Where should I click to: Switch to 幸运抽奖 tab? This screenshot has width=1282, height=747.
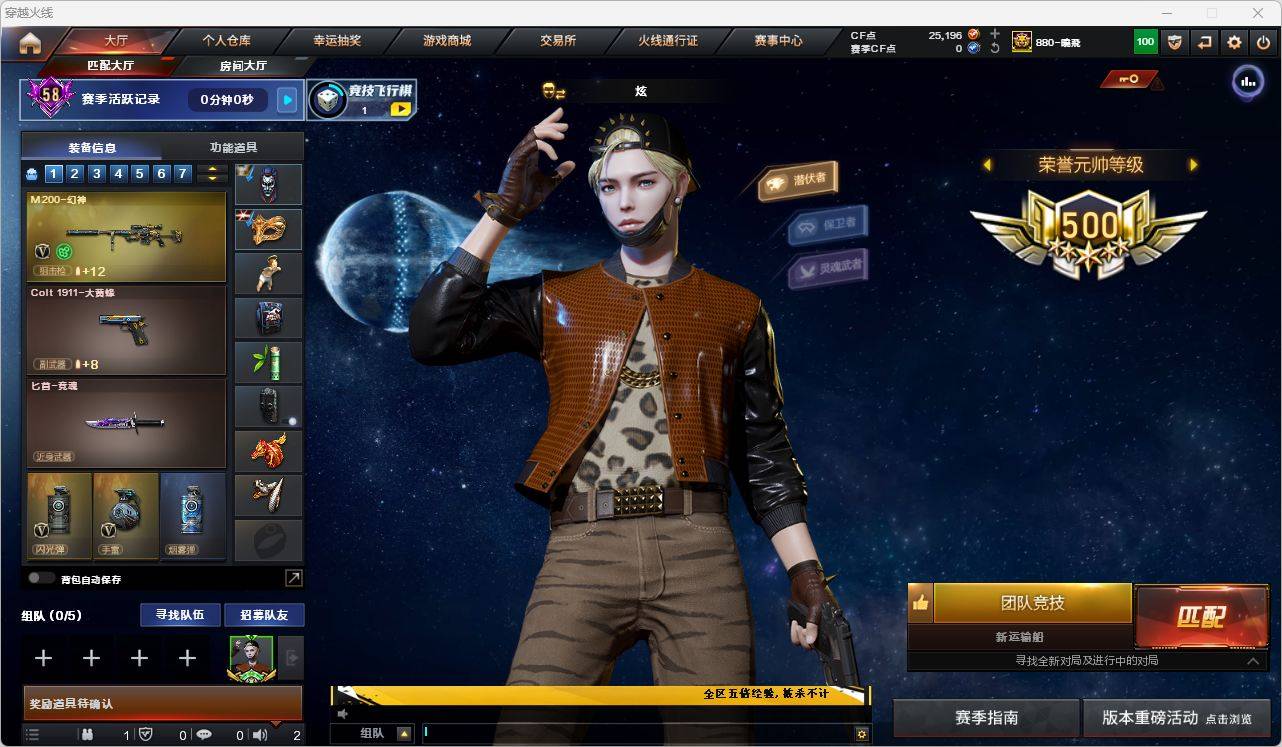click(x=337, y=41)
